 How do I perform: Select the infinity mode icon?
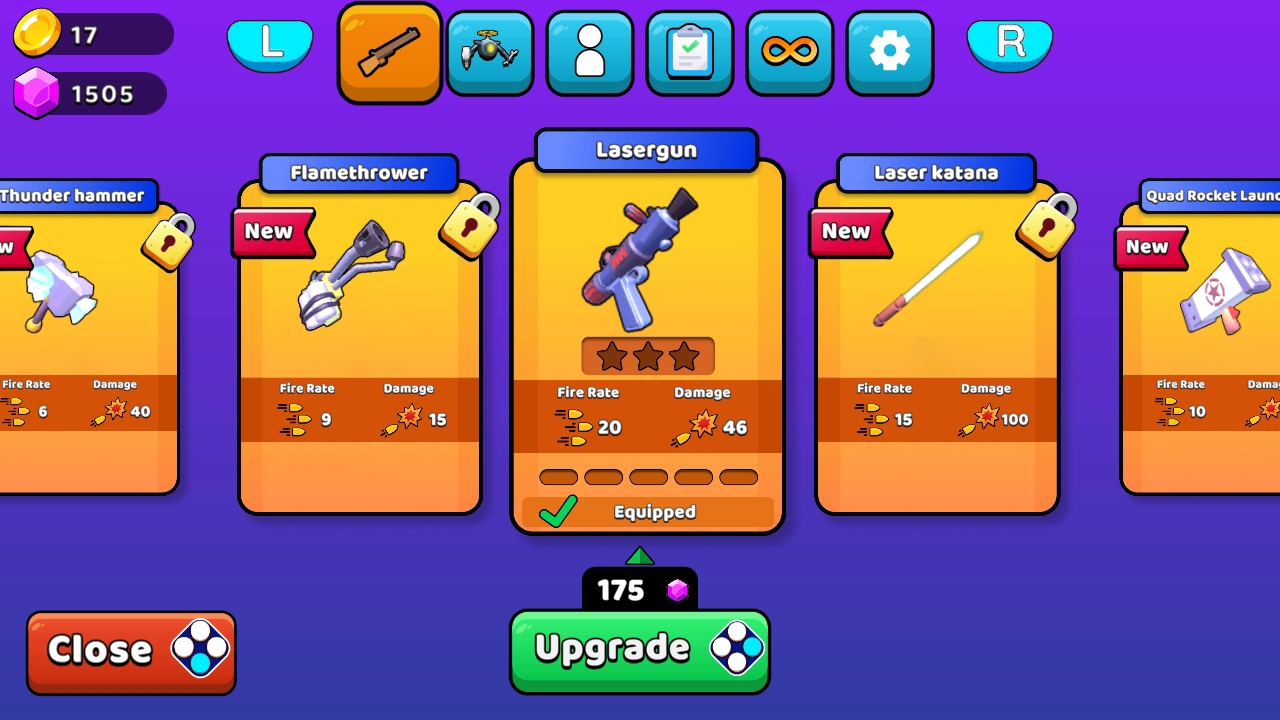coord(789,50)
